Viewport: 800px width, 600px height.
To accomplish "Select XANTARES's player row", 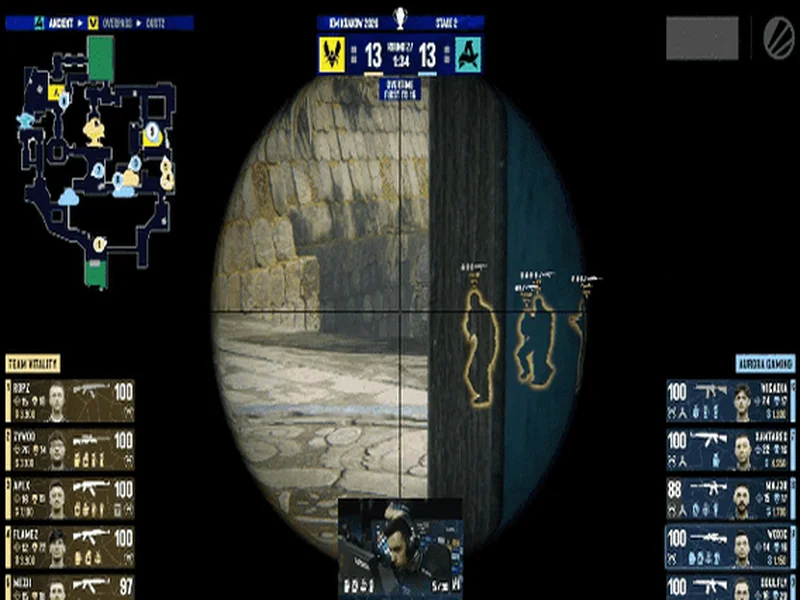I will coord(730,451).
